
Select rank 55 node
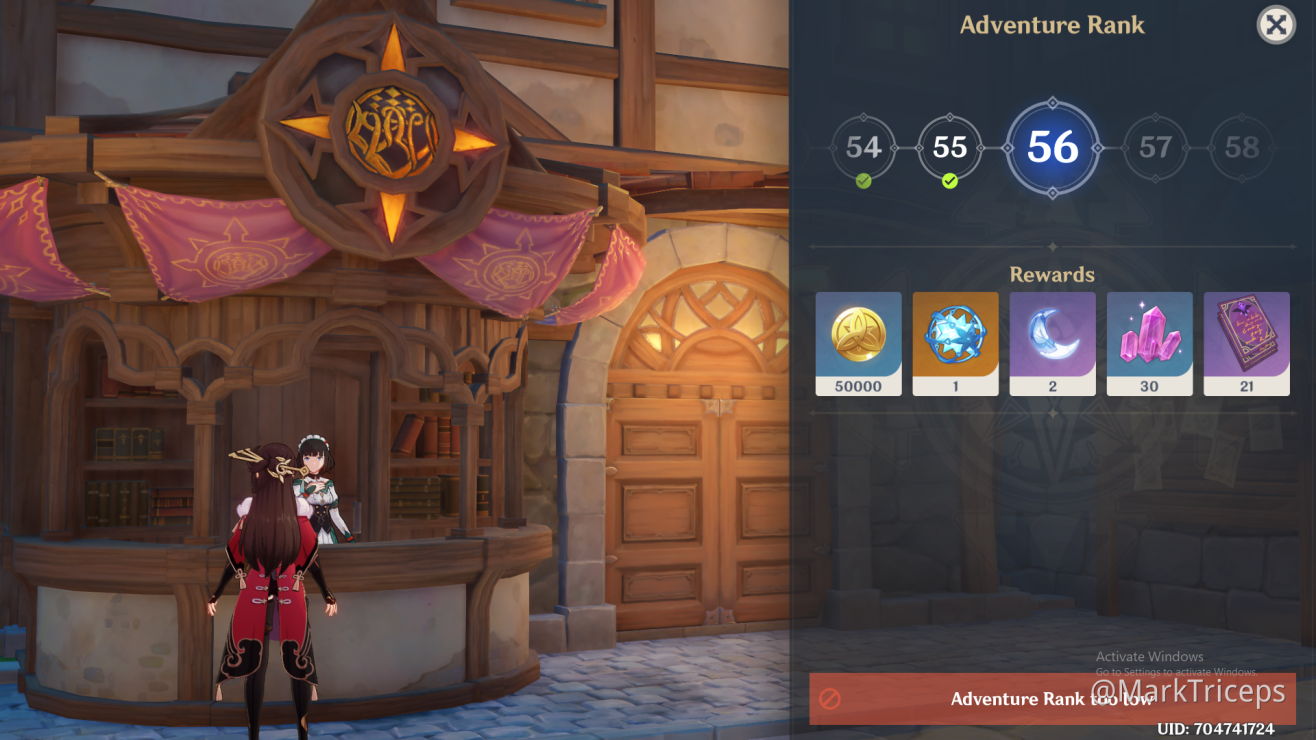949,148
